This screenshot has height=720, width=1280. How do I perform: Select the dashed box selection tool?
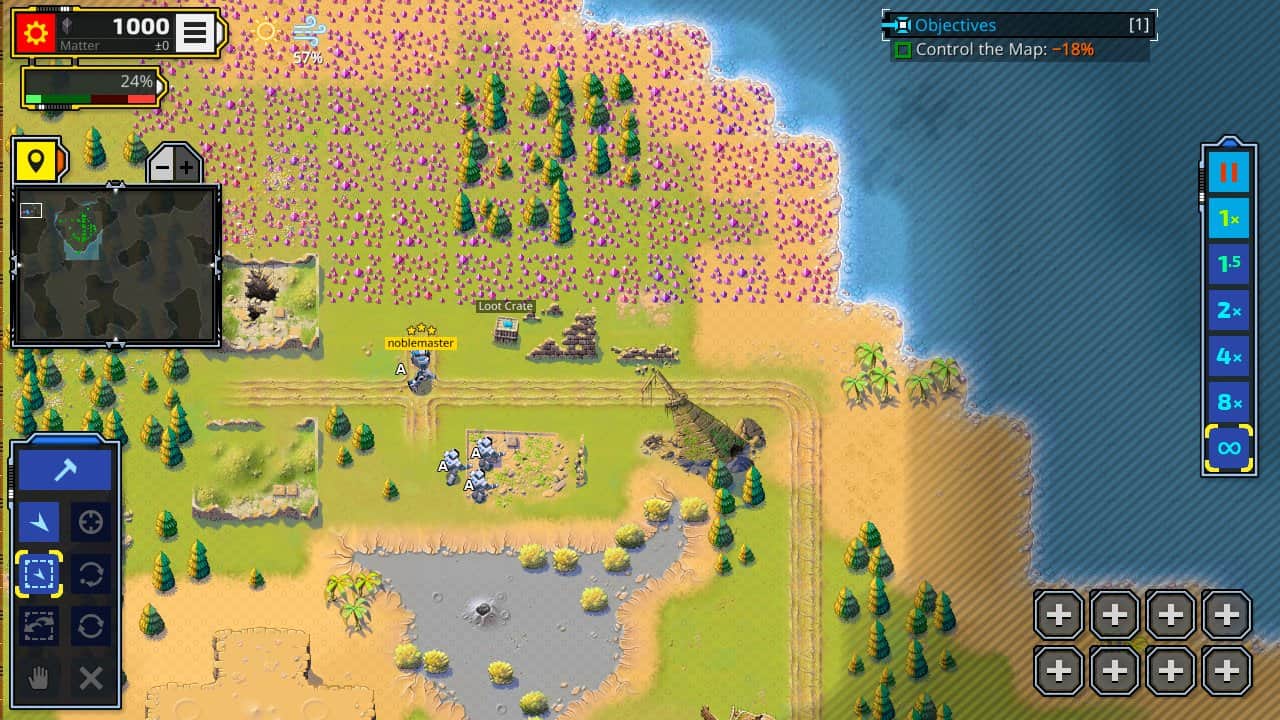(39, 574)
